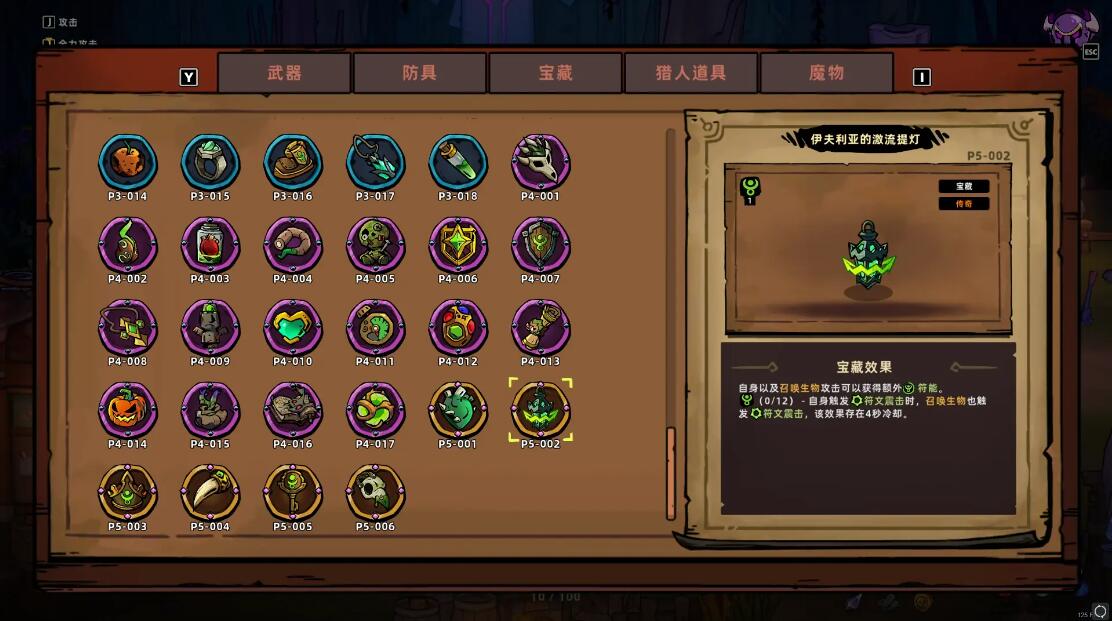Select the P3-018 green potion vial
This screenshot has width=1112, height=621.
[x=458, y=162]
